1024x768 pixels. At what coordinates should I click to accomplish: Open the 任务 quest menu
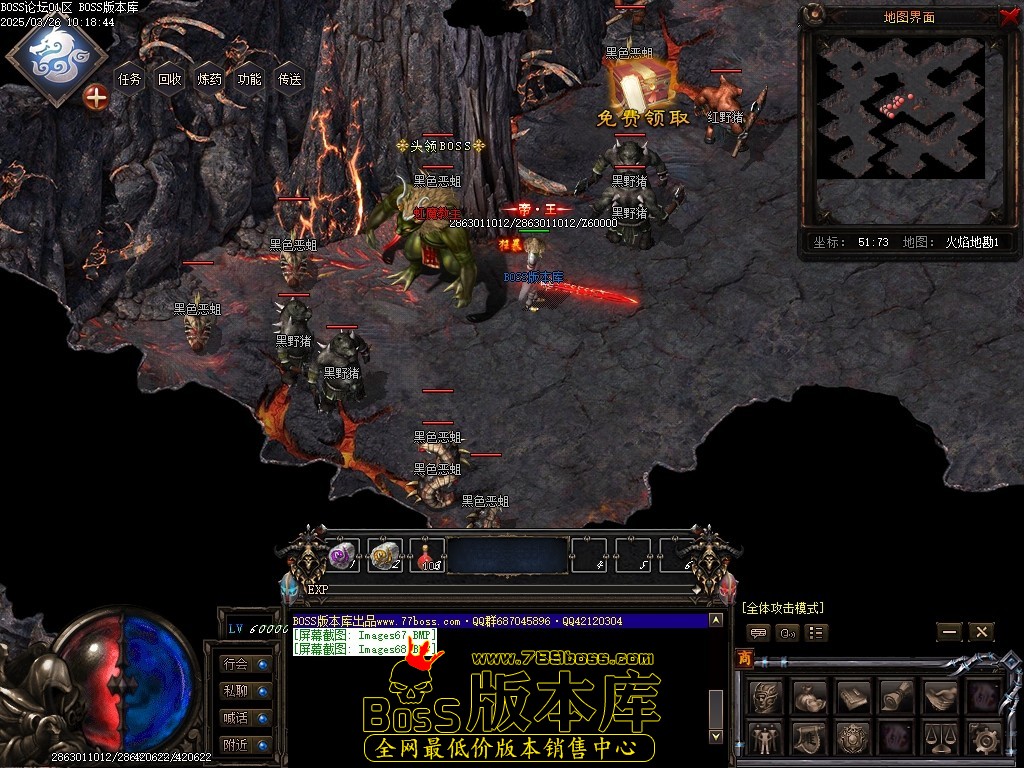tap(130, 79)
